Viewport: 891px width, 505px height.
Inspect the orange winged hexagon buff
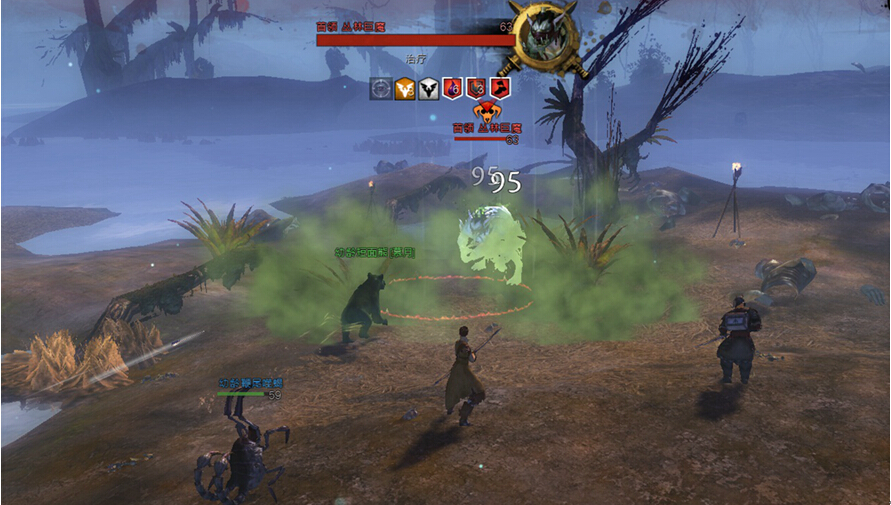[x=405, y=89]
